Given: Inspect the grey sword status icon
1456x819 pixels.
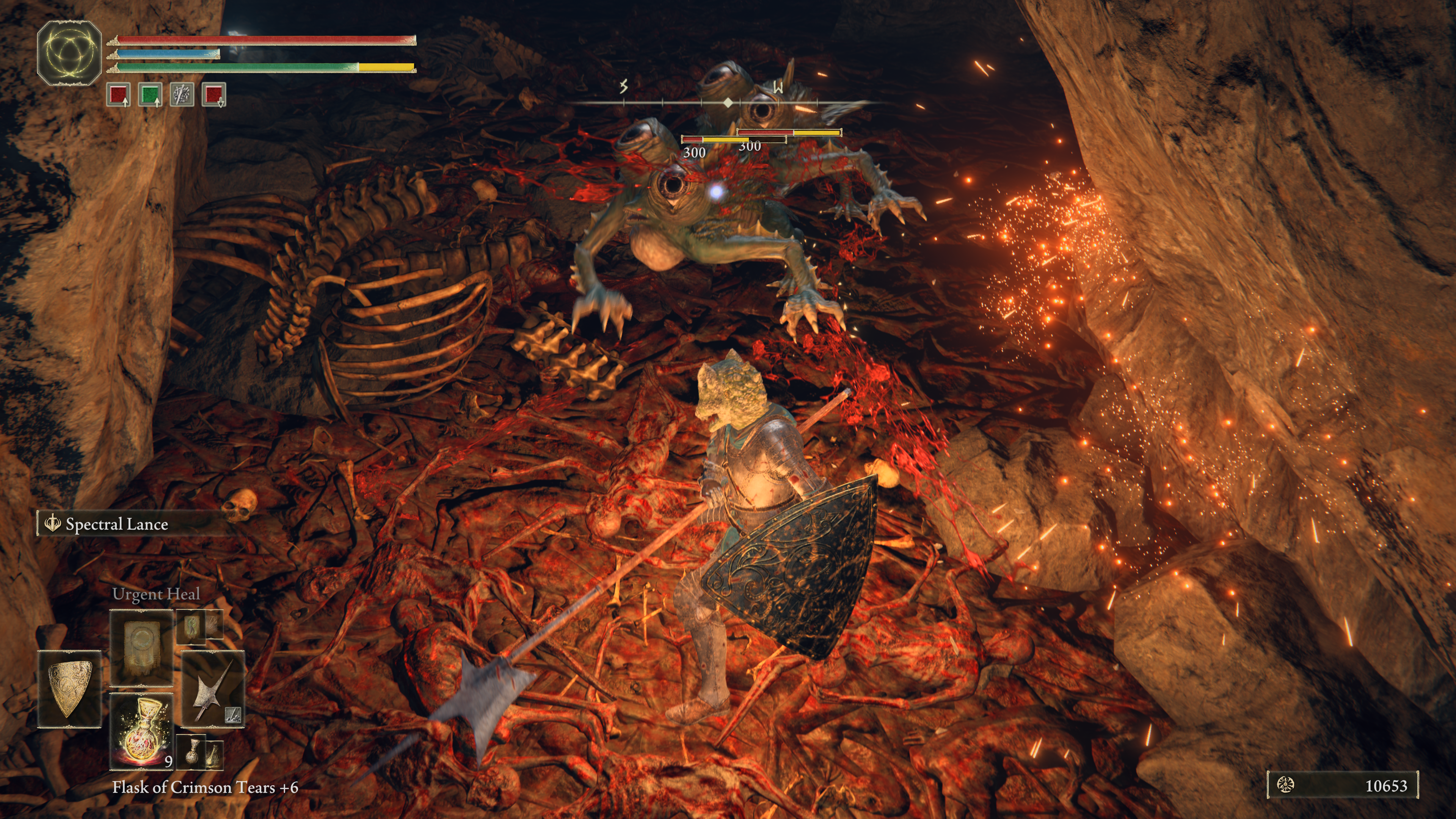Looking at the screenshot, I should point(182,94).
